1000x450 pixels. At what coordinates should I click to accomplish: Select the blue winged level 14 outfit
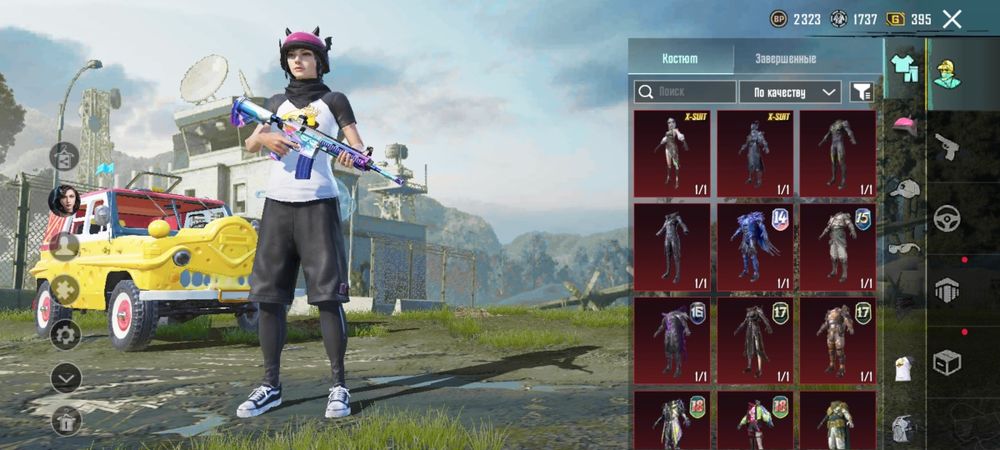[755, 246]
